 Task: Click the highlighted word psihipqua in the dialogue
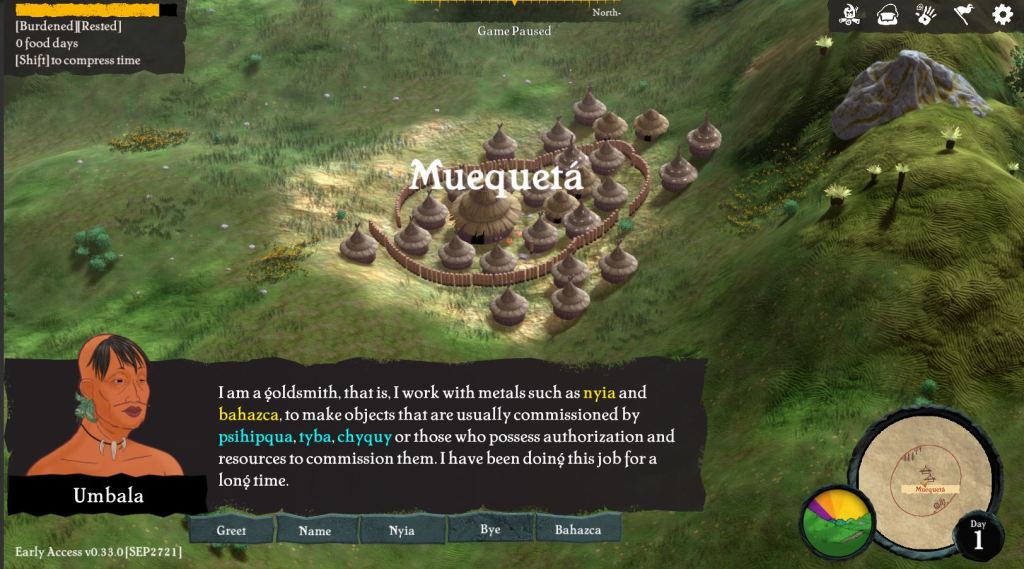[x=255, y=437]
